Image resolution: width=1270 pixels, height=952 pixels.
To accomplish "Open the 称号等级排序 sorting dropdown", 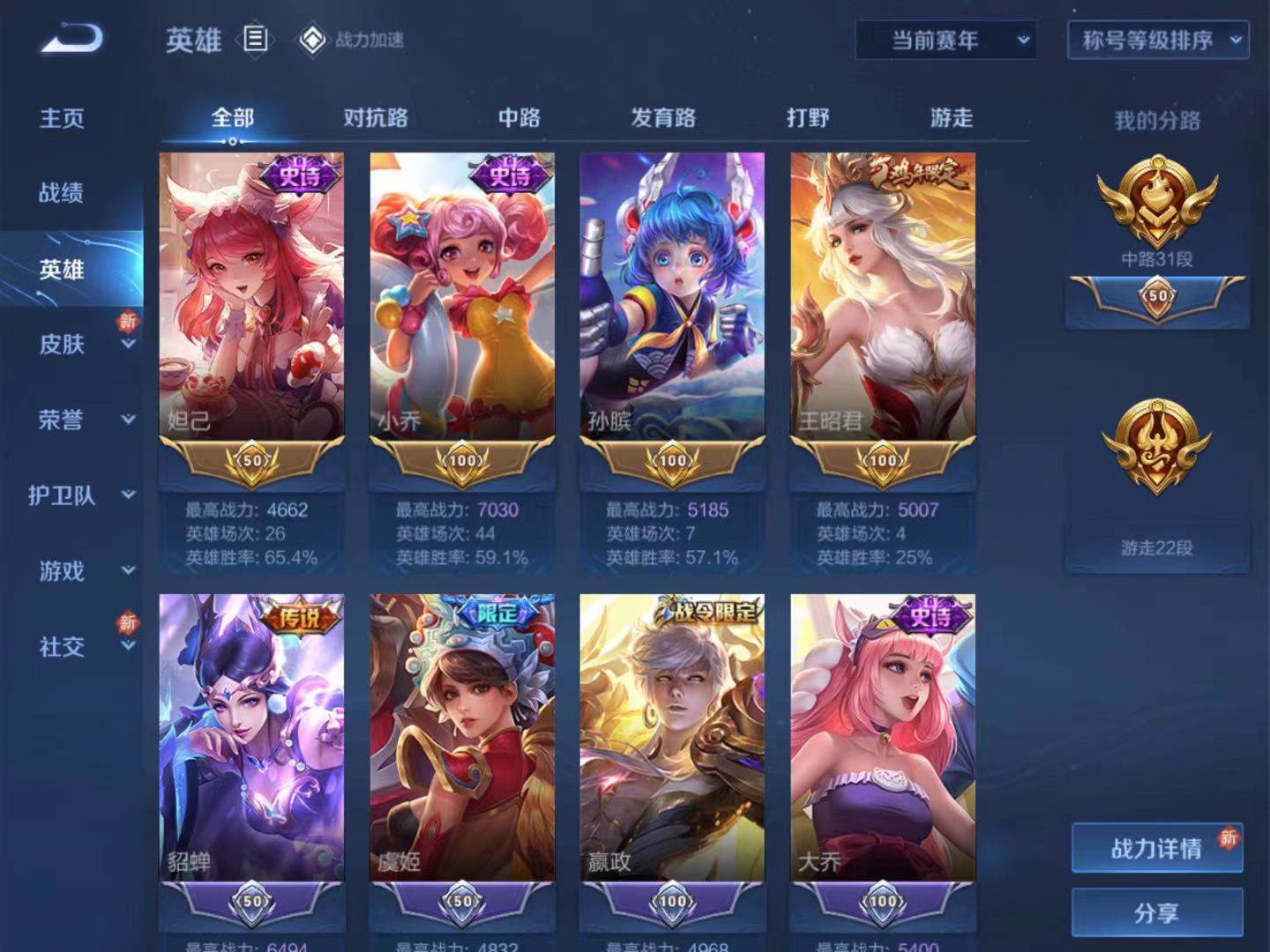I will click(1156, 40).
